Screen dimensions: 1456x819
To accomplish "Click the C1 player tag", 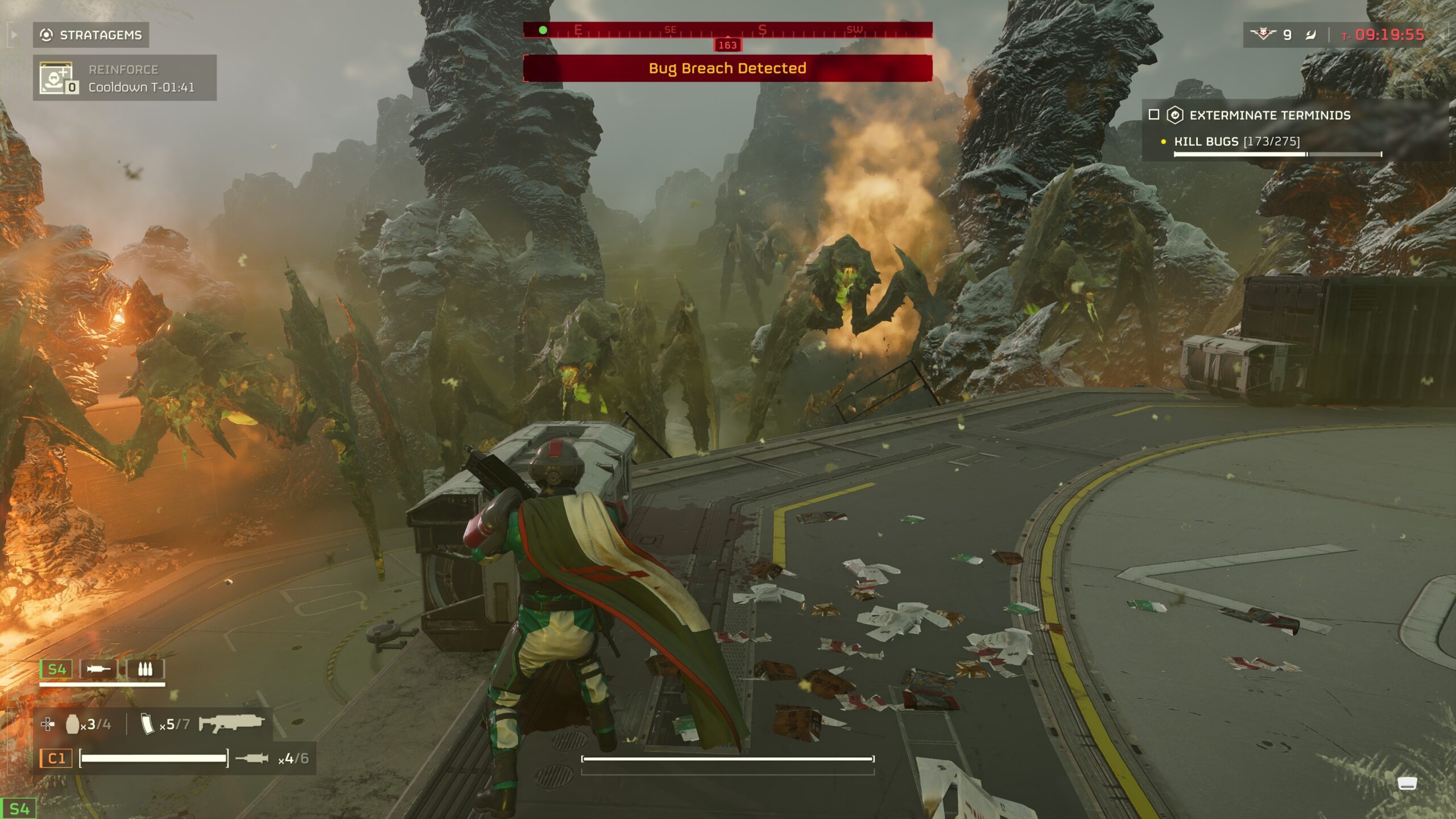I will coord(56,758).
